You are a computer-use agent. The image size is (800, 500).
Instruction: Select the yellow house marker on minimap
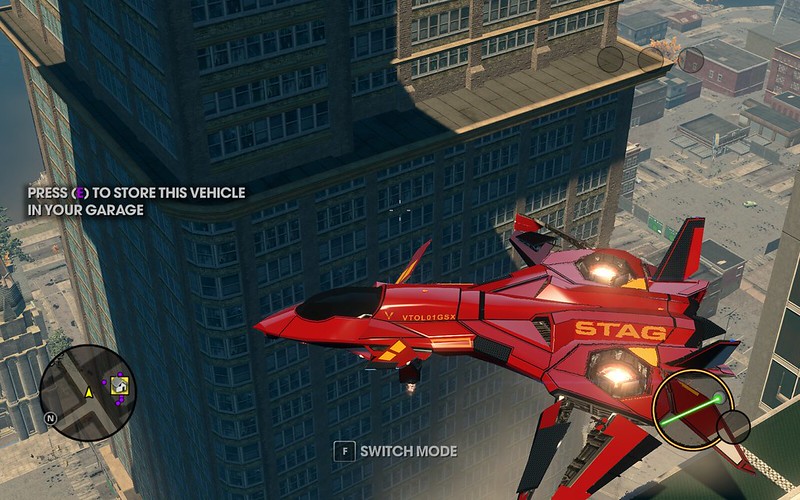pos(119,386)
